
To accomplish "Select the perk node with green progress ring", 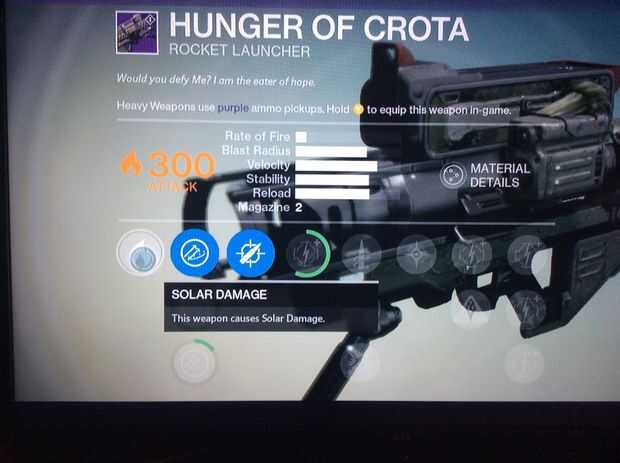I will [307, 254].
